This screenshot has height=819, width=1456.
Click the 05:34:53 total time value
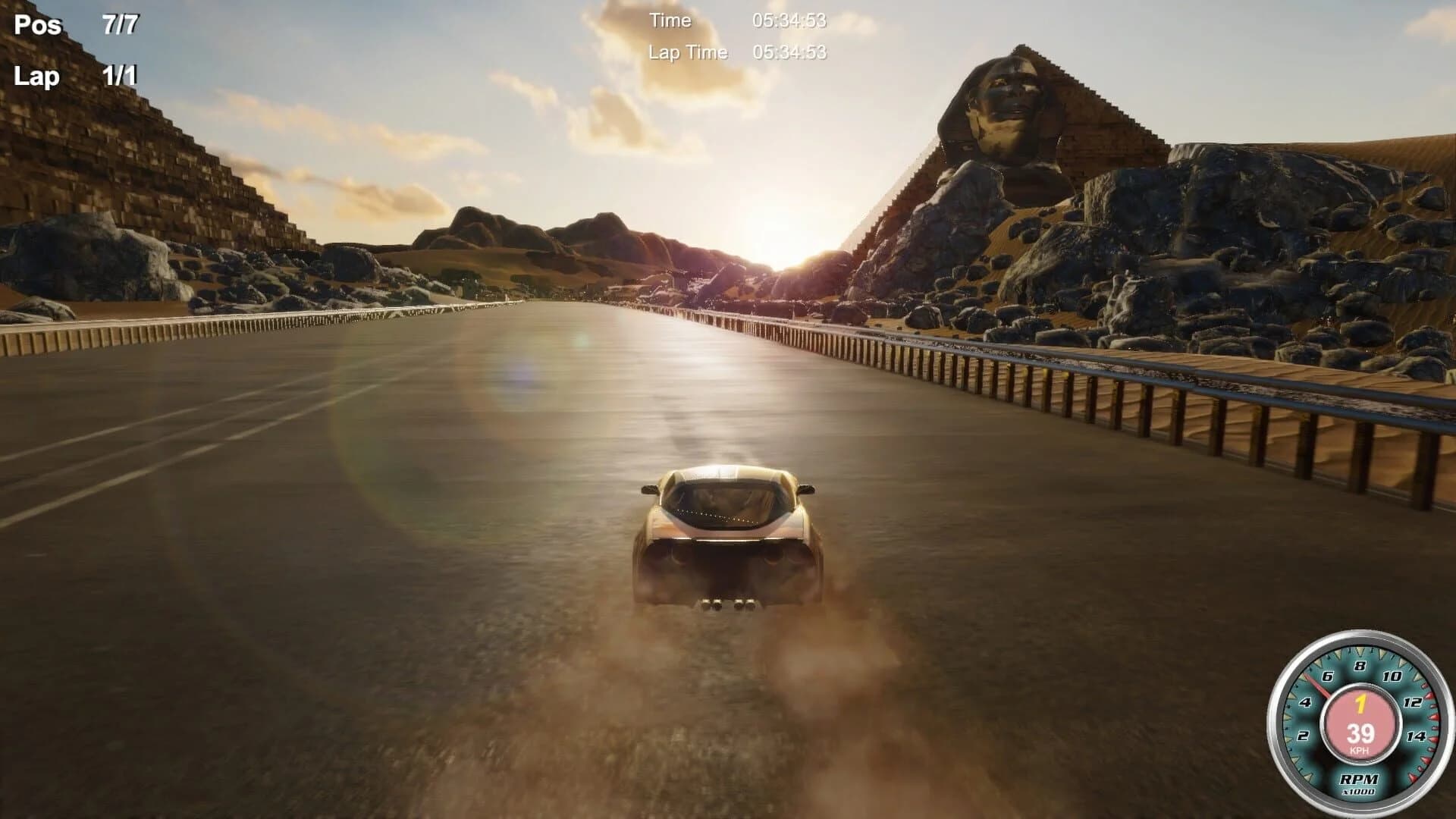[x=790, y=21]
